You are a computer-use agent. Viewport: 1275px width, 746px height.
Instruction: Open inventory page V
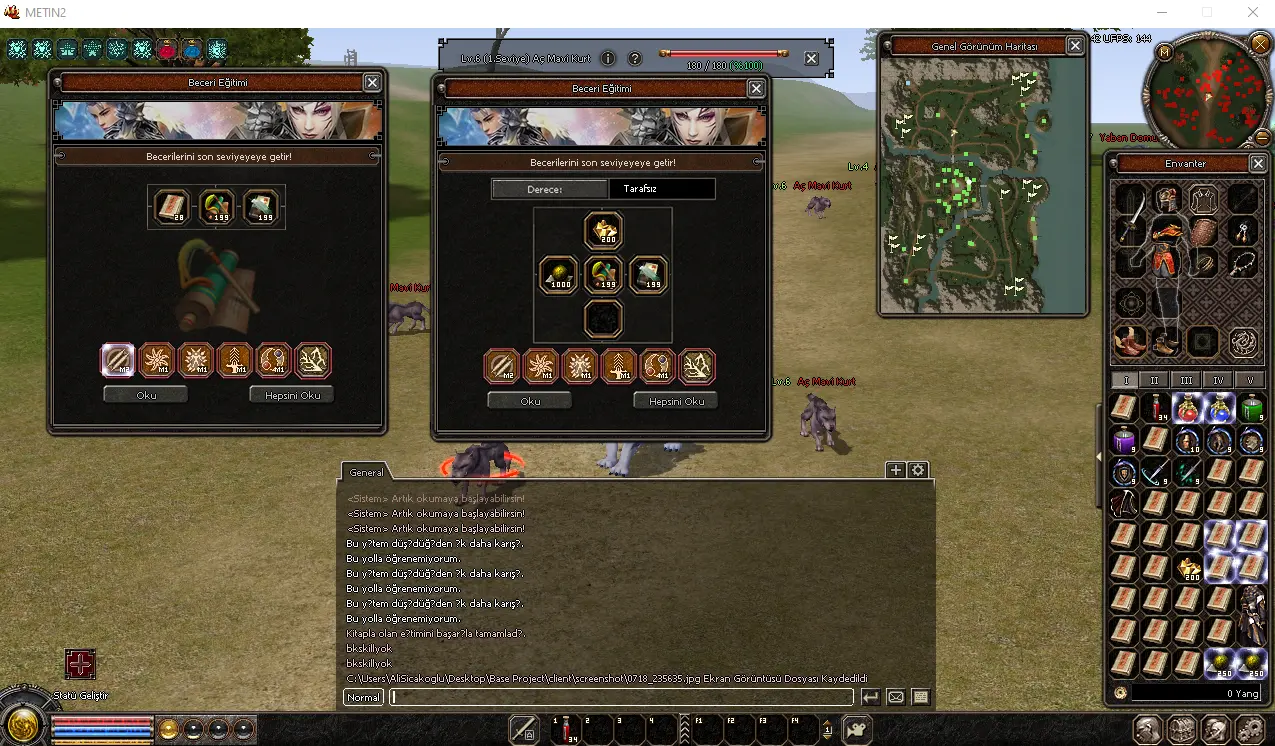pyautogui.click(x=1250, y=380)
